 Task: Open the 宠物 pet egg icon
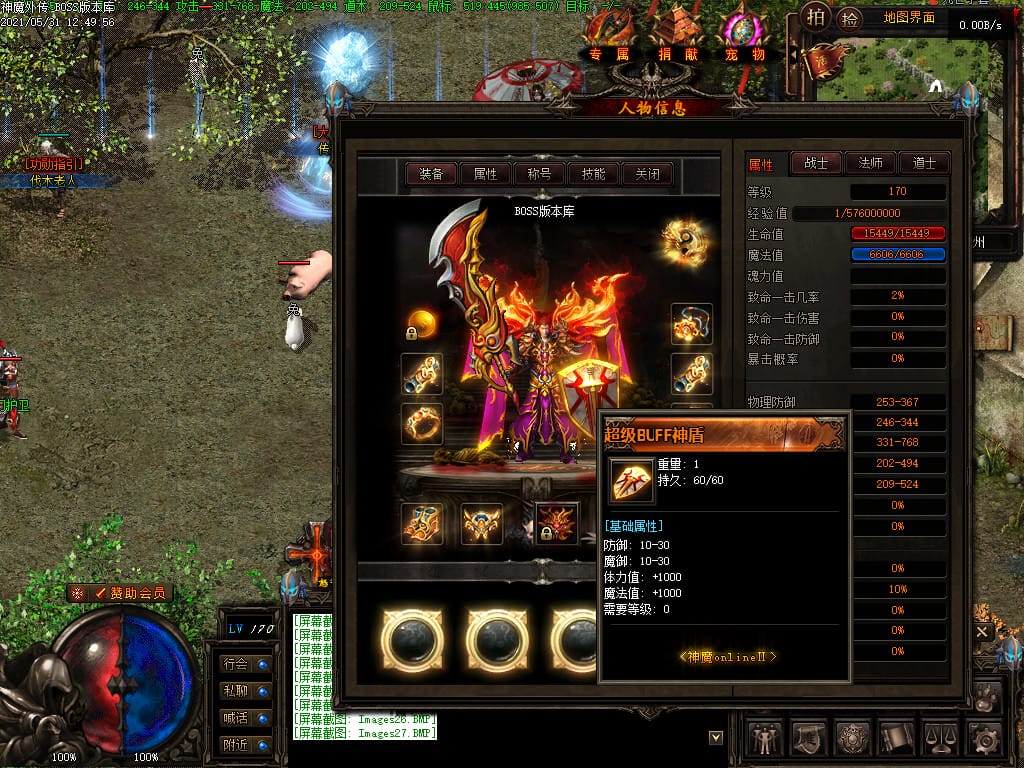744,37
